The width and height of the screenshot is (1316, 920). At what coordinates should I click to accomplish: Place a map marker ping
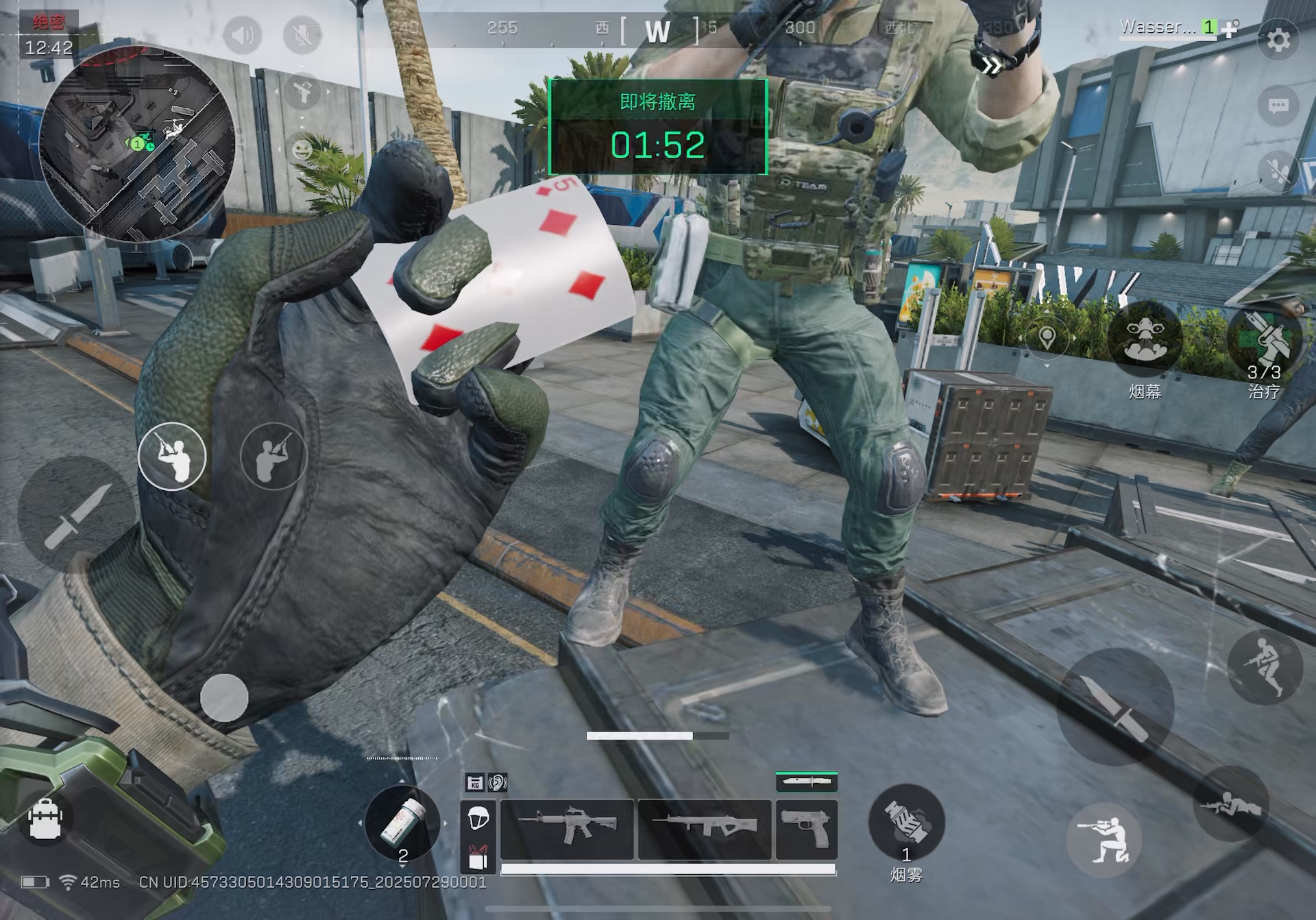pos(1047,337)
